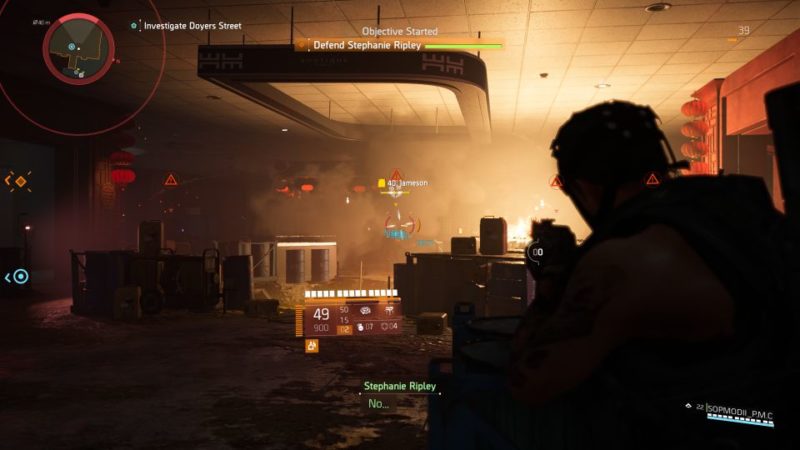Activate the left skill icon on the player HUD
The height and width of the screenshot is (450, 800).
click(364, 311)
